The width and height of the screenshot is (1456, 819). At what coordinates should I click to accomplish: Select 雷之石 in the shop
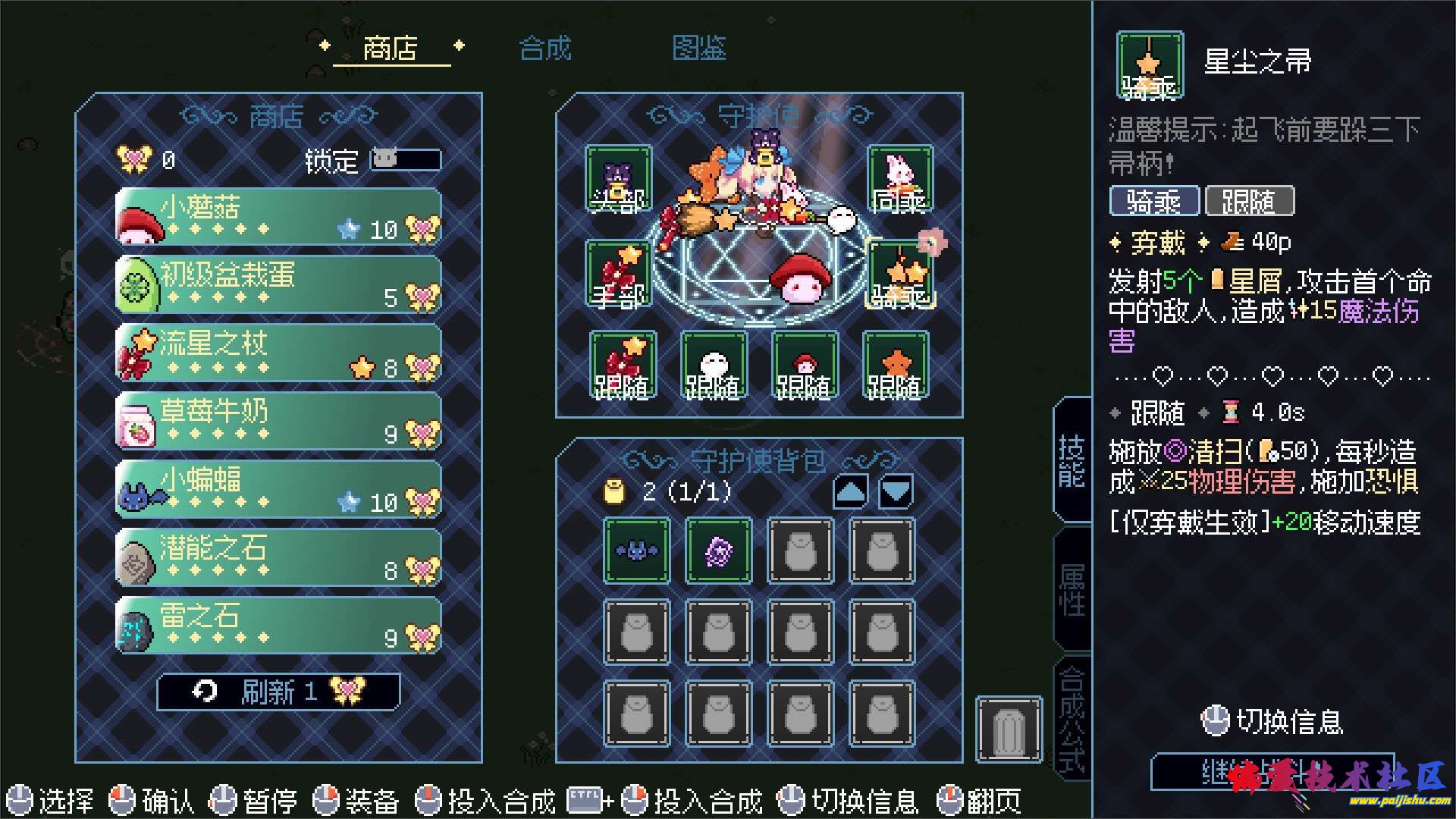coord(278,626)
